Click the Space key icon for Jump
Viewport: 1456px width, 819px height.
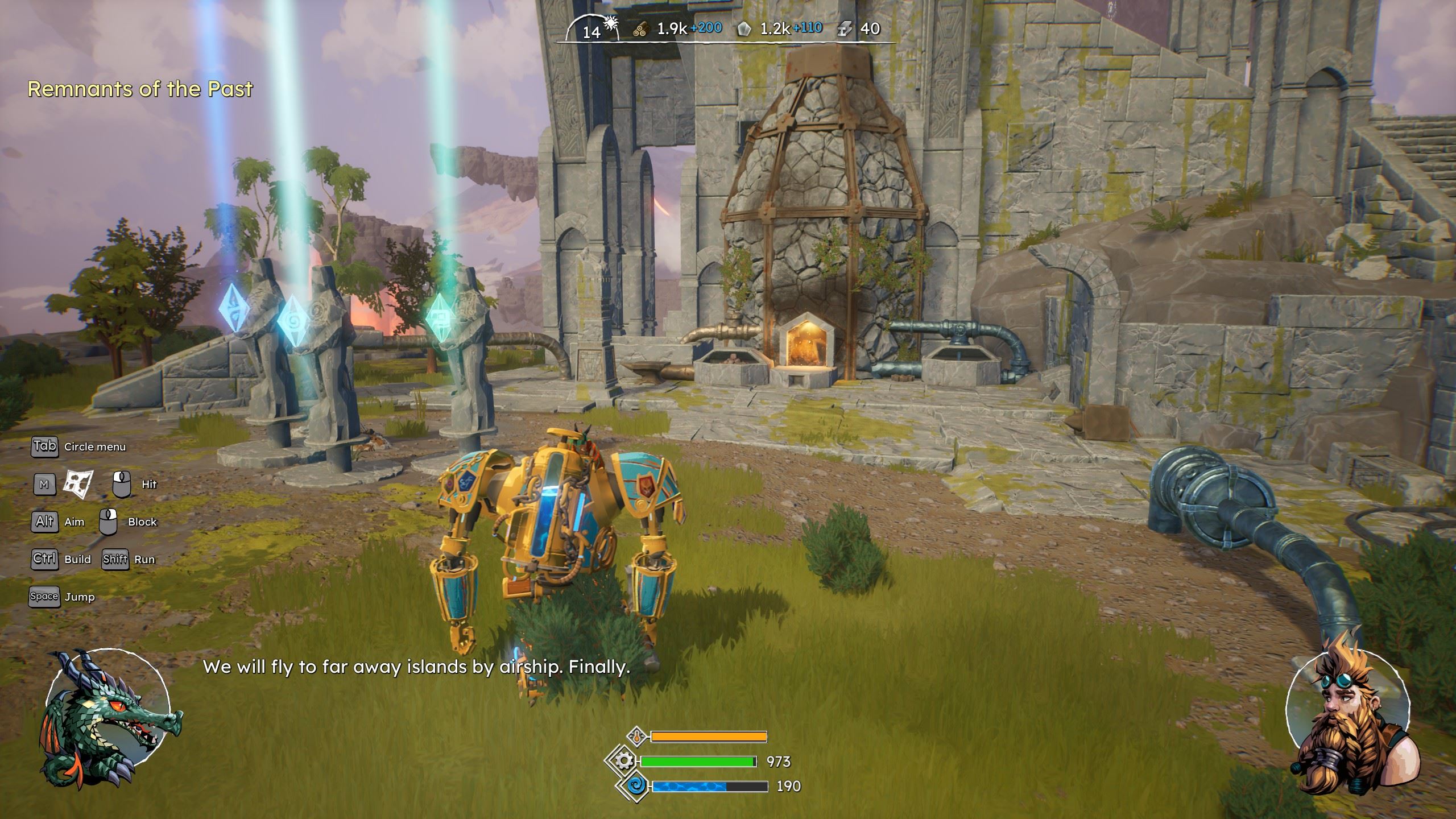(44, 597)
